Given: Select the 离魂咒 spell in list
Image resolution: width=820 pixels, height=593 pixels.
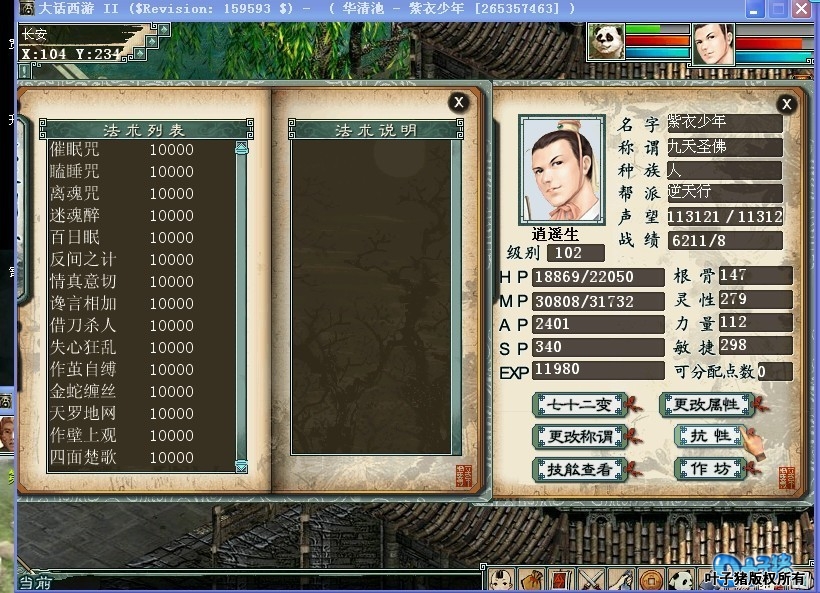Looking at the screenshot, I should 75,194.
